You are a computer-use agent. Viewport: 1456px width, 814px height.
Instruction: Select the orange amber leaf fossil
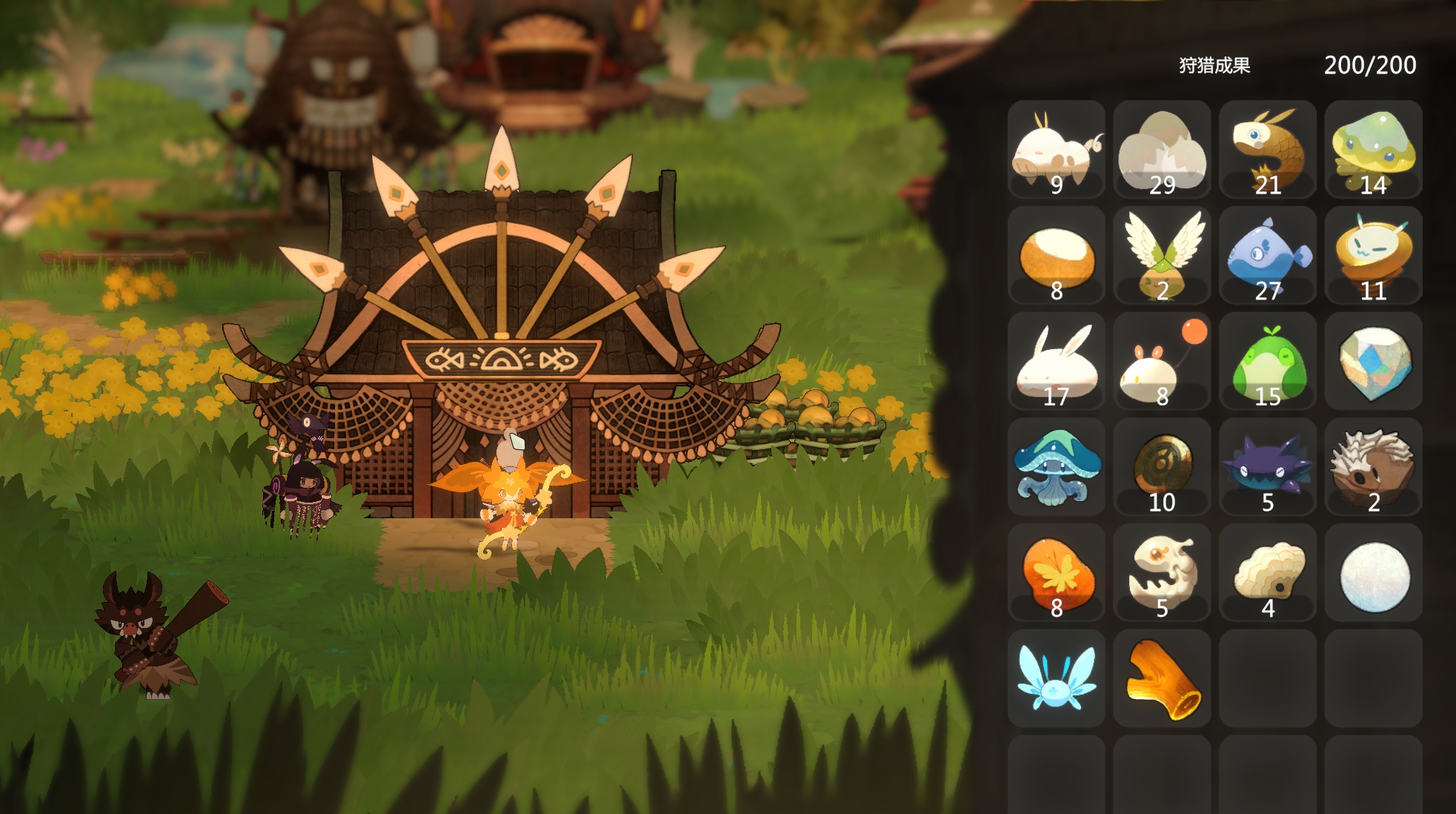tap(1056, 573)
